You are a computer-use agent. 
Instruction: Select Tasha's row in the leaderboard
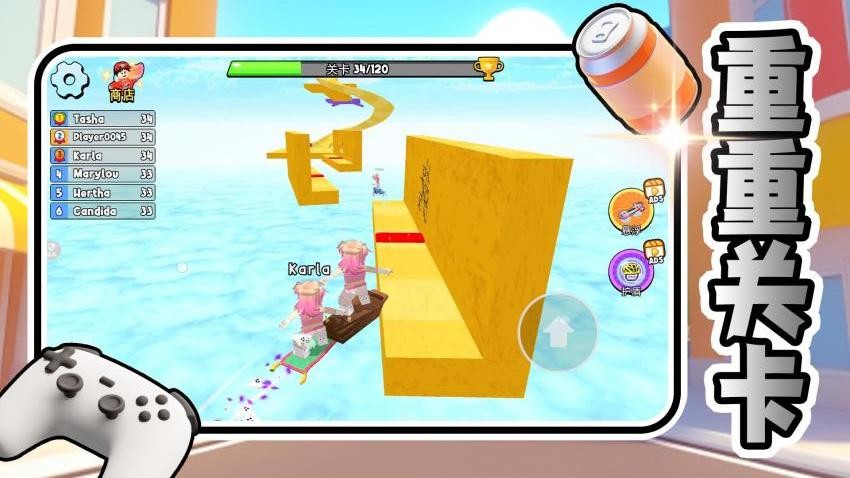point(103,118)
